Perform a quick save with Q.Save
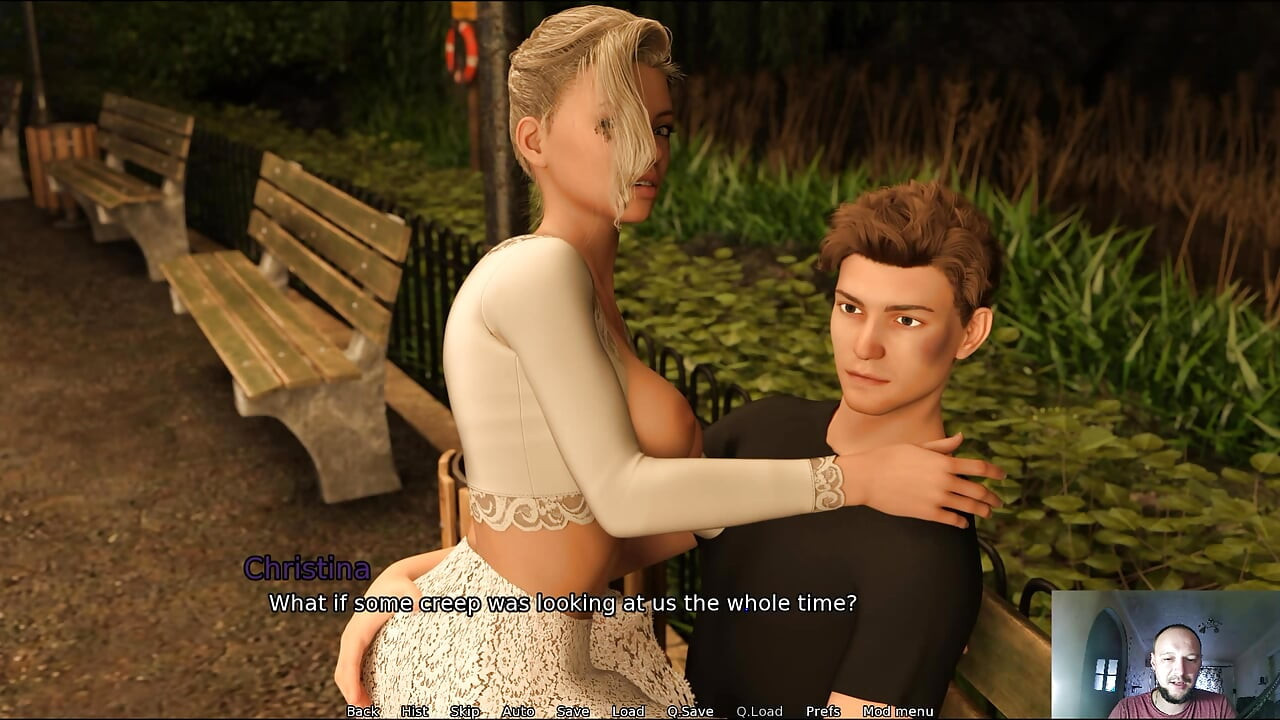This screenshot has height=720, width=1280. [691, 711]
